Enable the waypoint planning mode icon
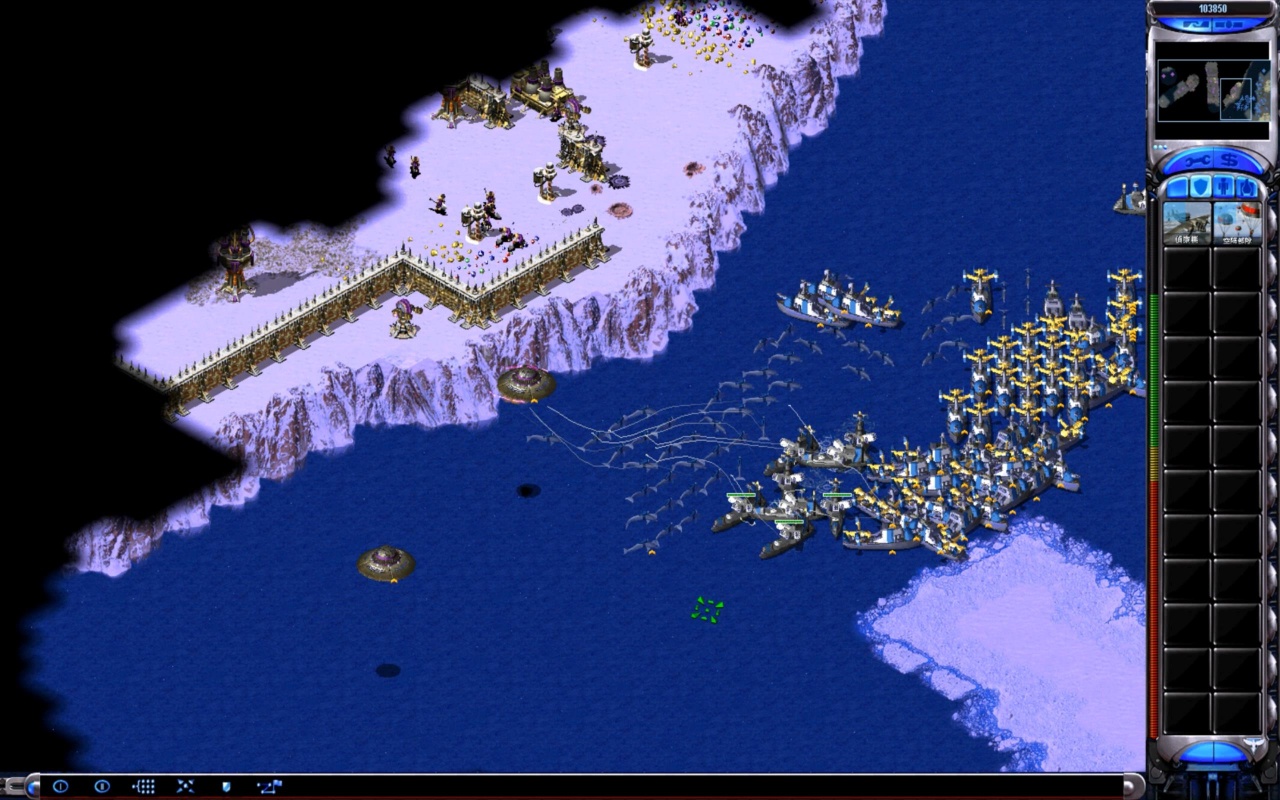This screenshot has width=1280, height=800. point(268,787)
